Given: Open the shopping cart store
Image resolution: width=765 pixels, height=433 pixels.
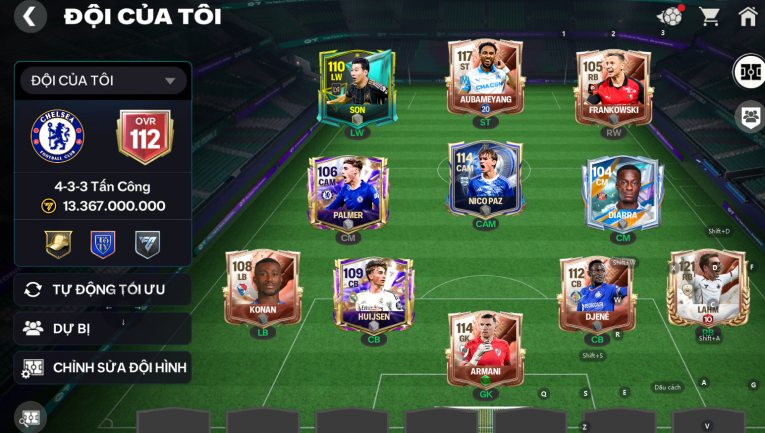Looking at the screenshot, I should 709,16.
